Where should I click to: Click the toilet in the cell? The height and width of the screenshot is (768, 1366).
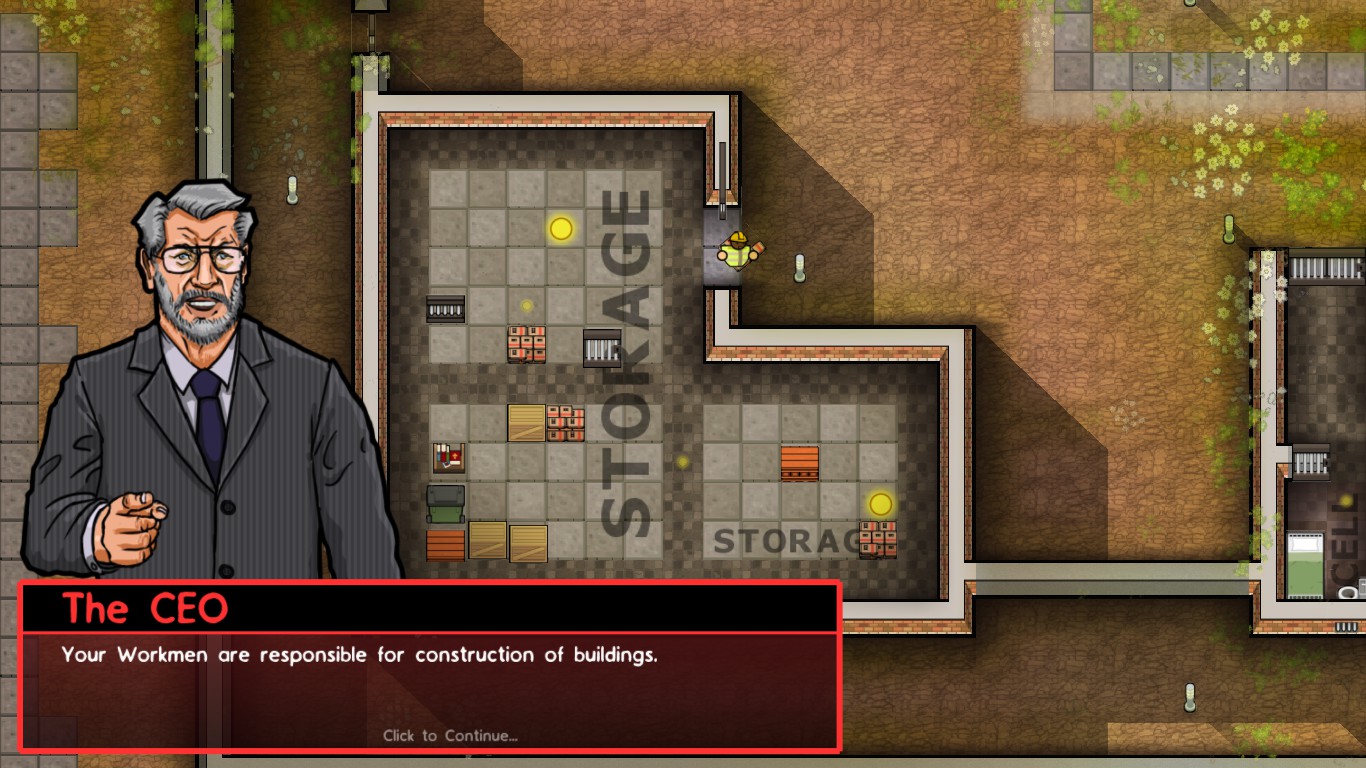(x=1347, y=592)
